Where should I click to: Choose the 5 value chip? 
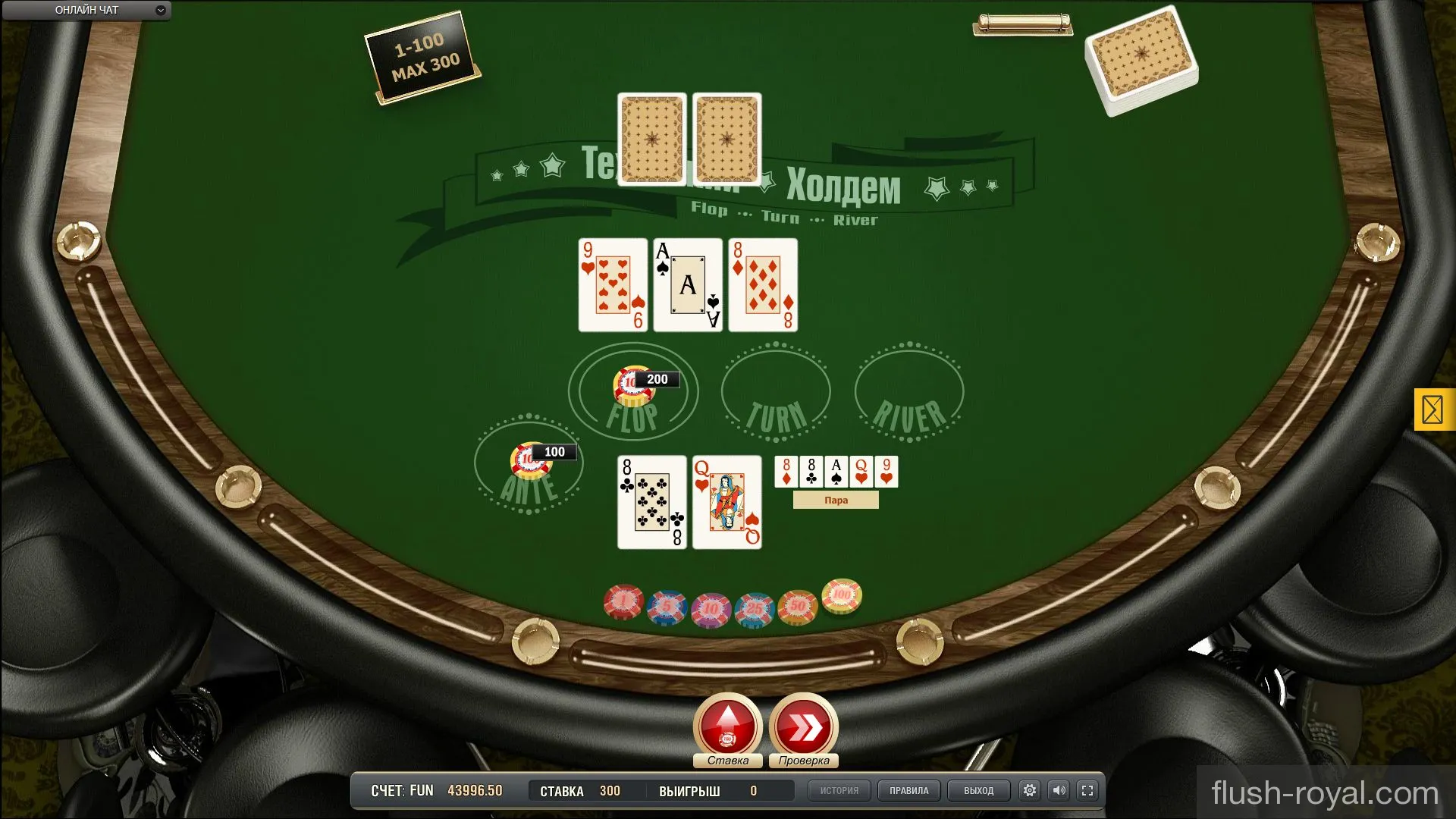pos(667,607)
